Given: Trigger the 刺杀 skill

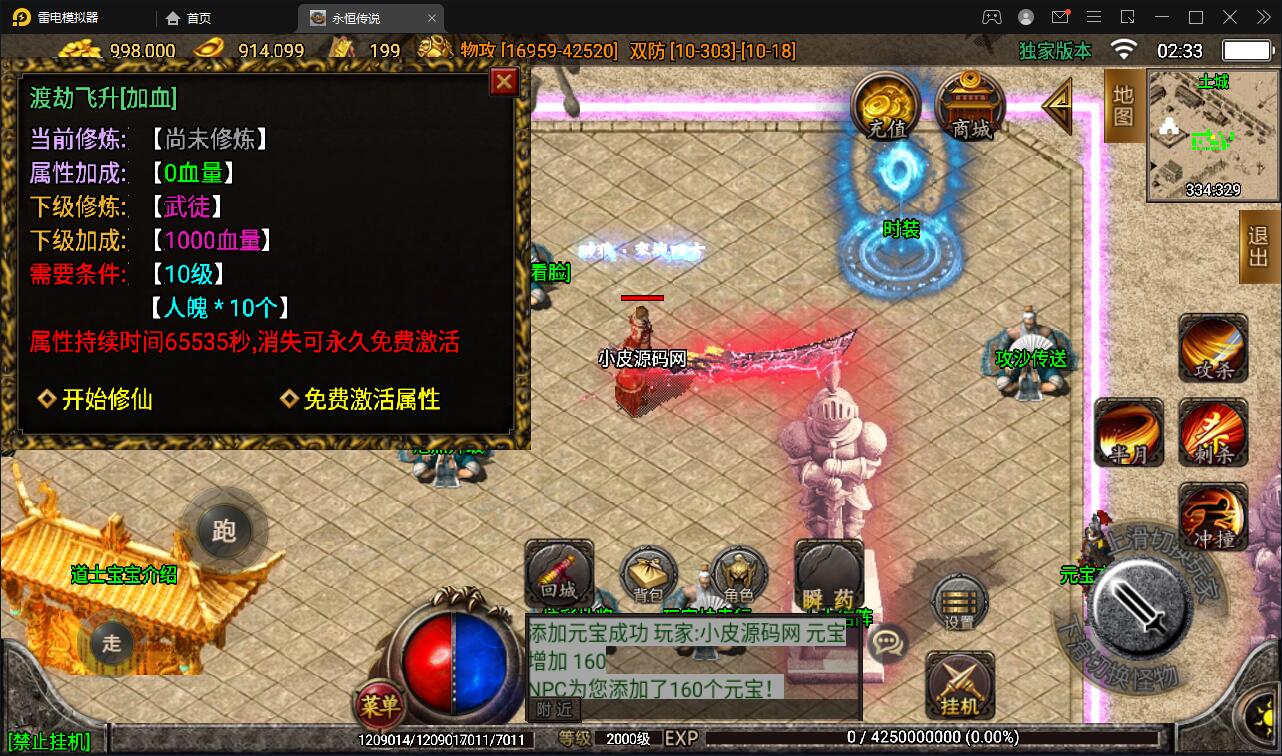Looking at the screenshot, I should pyautogui.click(x=1212, y=432).
